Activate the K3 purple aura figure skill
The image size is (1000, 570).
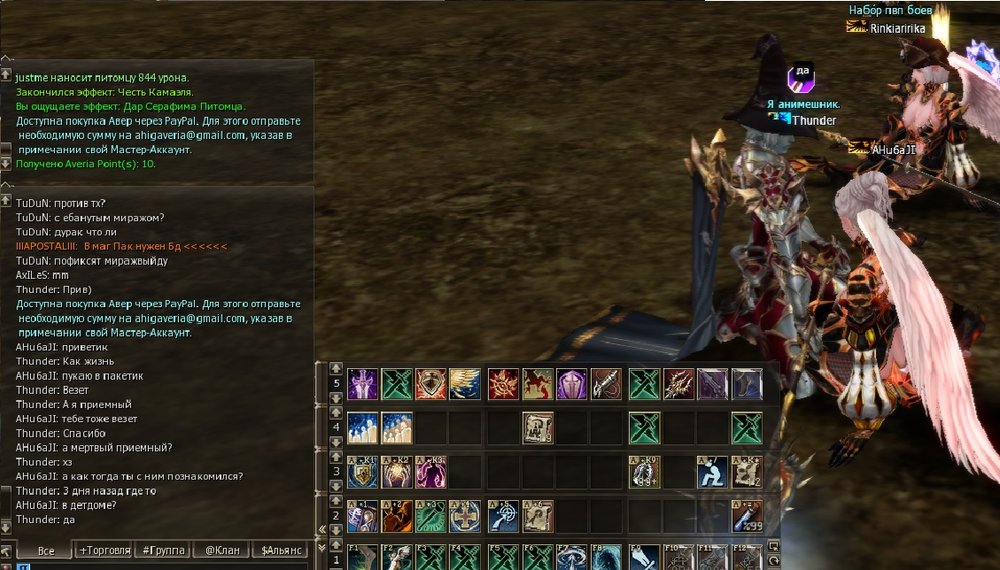click(430, 472)
